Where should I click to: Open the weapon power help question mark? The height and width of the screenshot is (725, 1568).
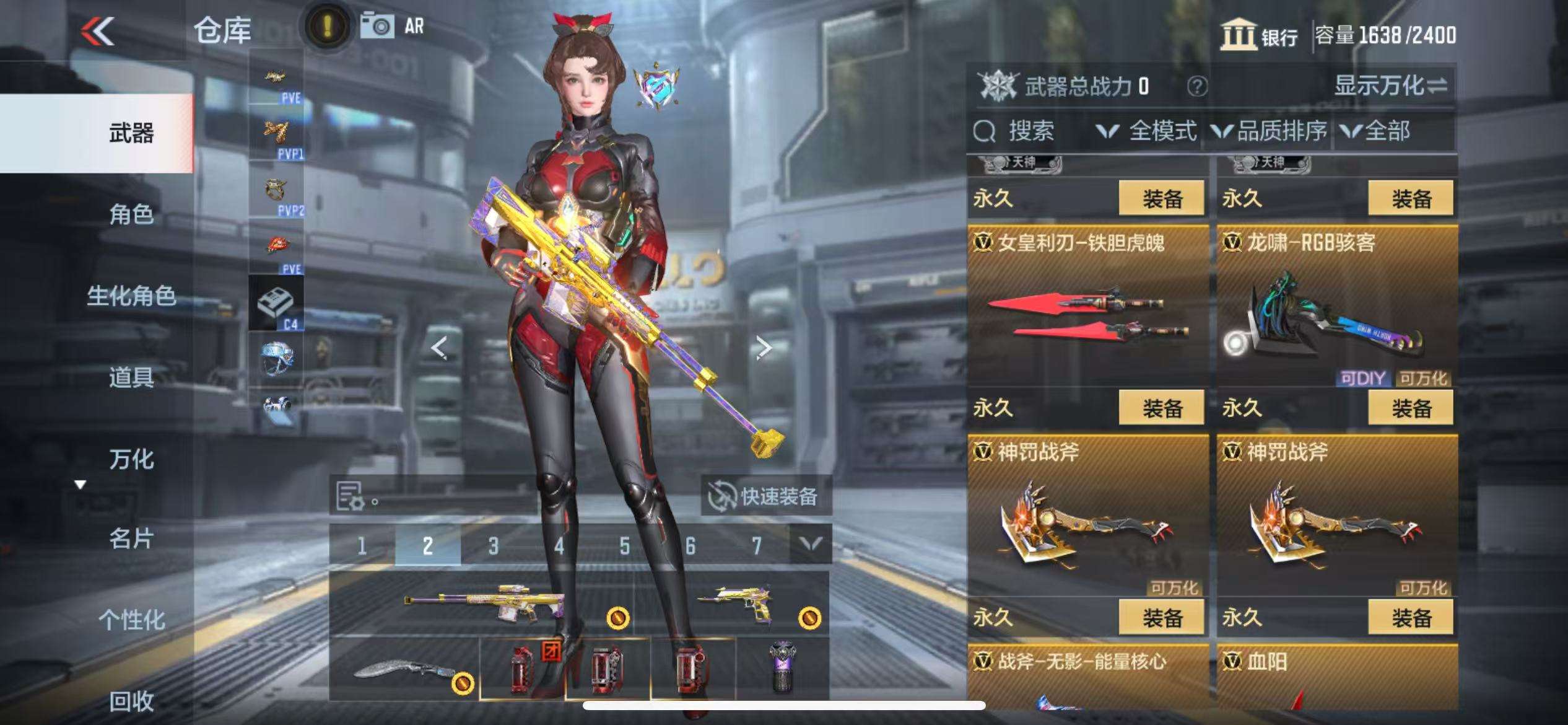tap(1197, 86)
